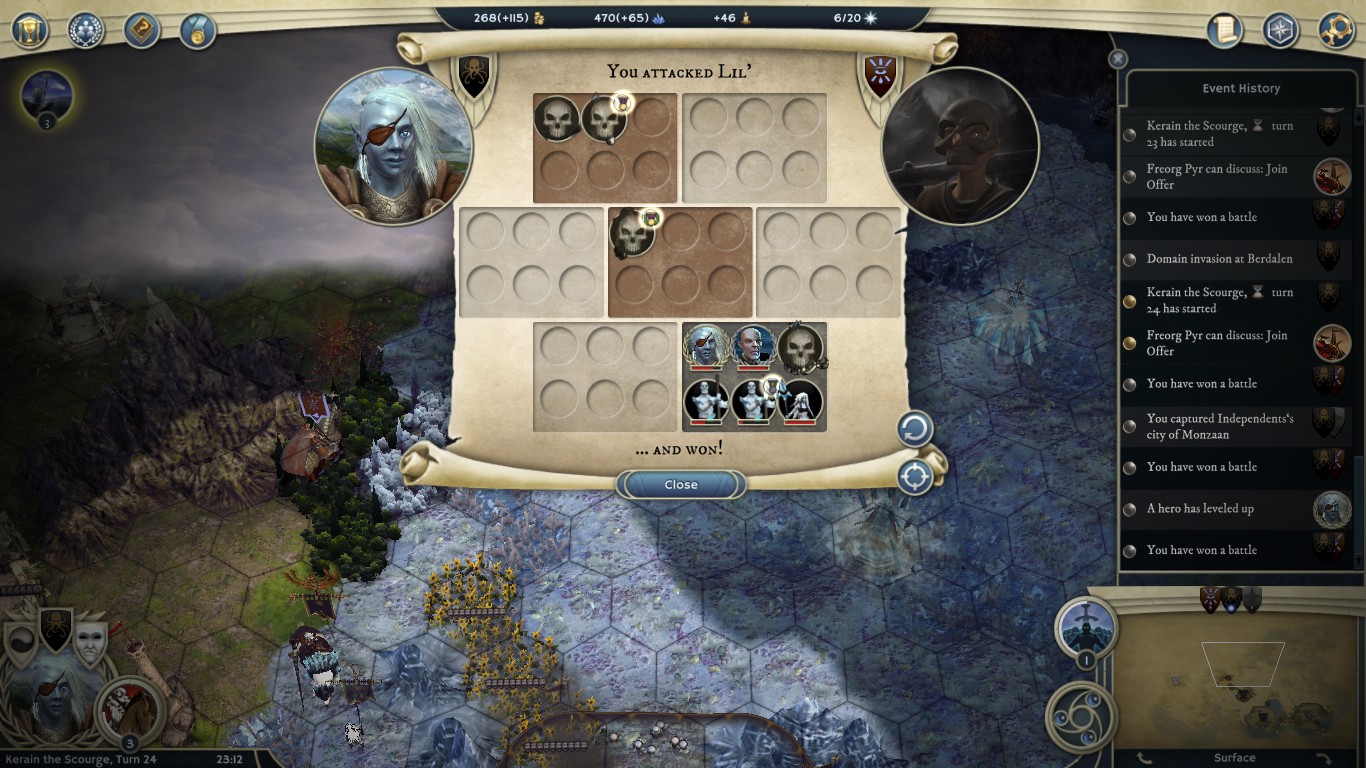Image resolution: width=1366 pixels, height=768 pixels.
Task: Open the tome book icon in top bar
Action: [142, 30]
